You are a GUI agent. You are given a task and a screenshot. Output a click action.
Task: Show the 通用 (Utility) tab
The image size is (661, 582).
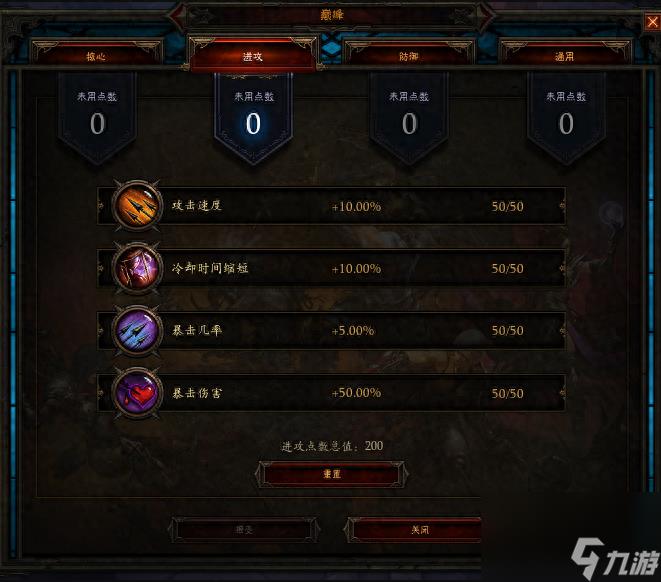coord(564,56)
